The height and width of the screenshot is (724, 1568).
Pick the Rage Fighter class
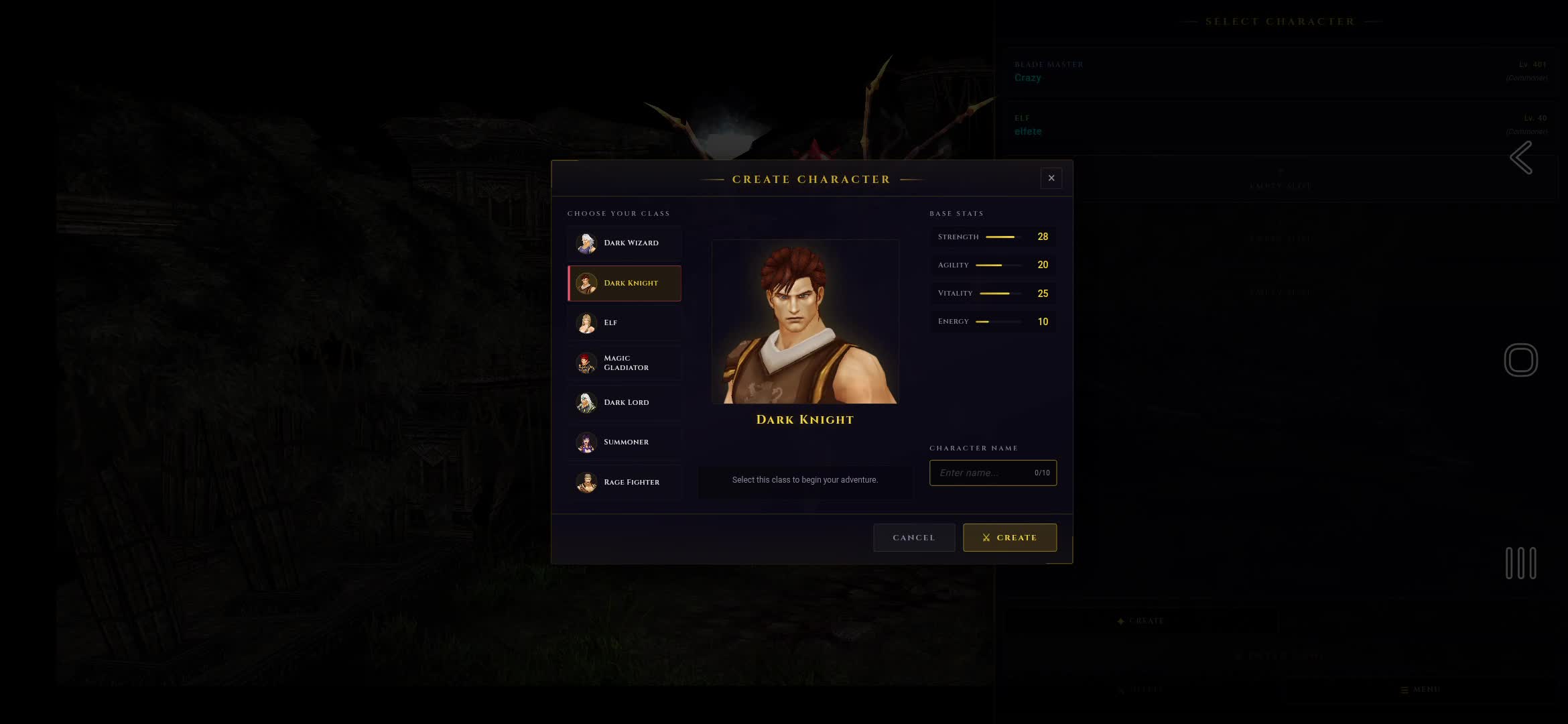pyautogui.click(x=625, y=482)
